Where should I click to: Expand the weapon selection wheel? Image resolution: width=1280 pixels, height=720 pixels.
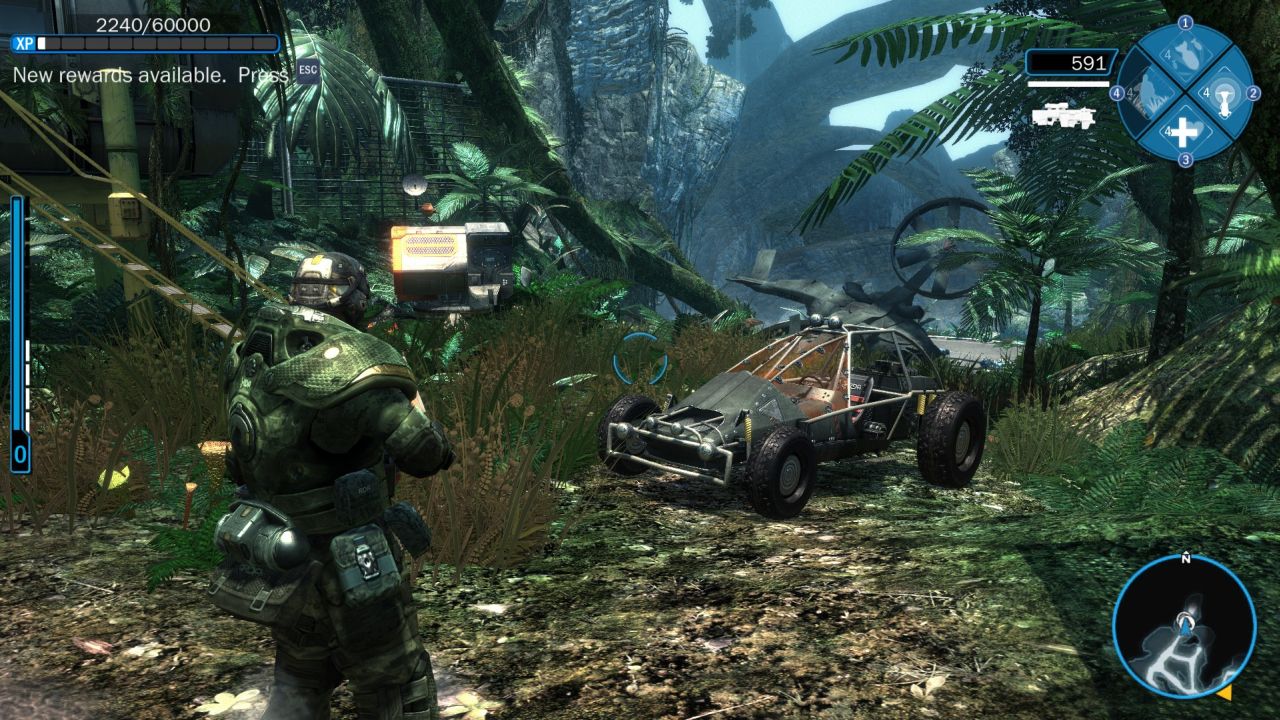tap(1186, 91)
